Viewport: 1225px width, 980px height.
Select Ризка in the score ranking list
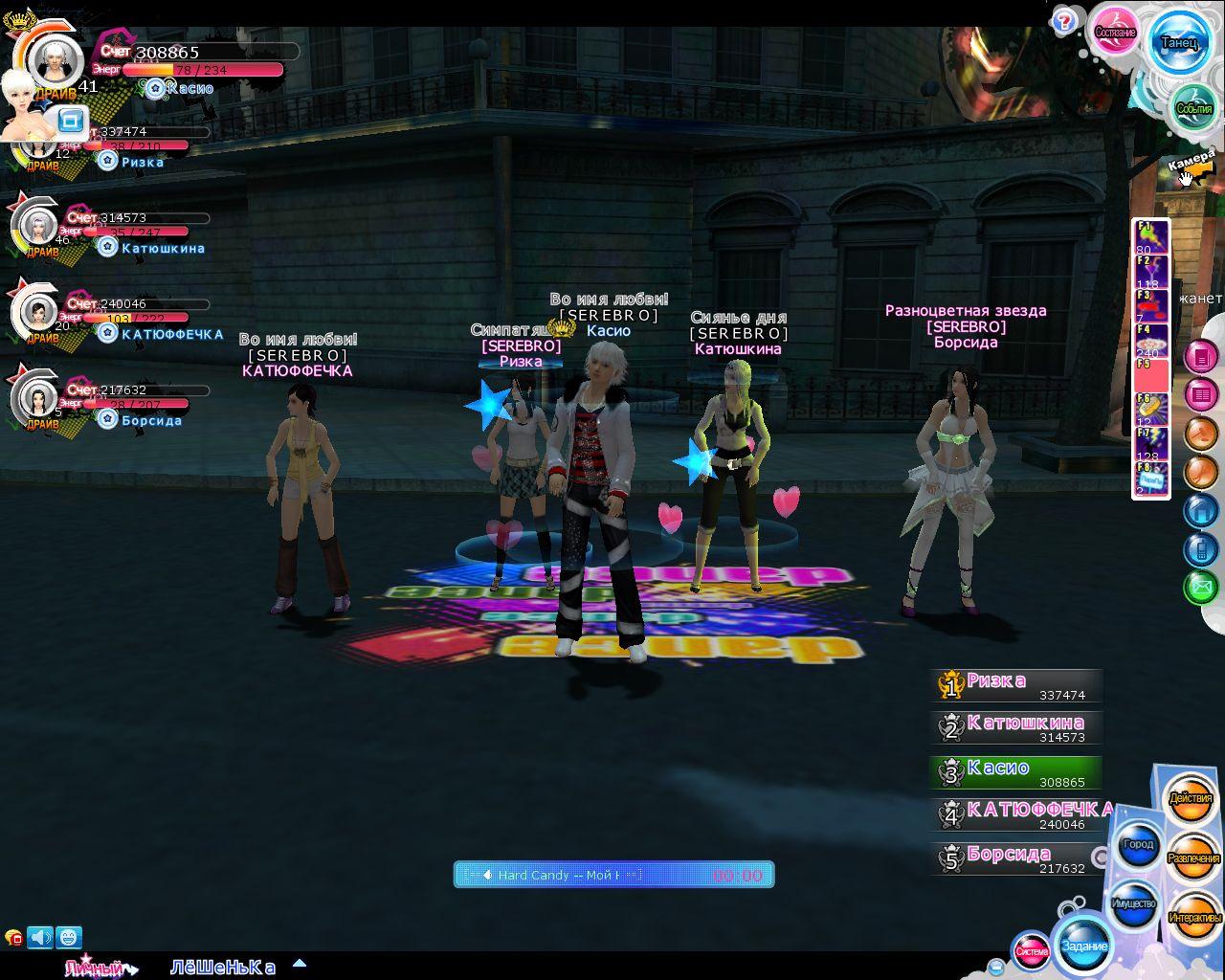(1016, 685)
